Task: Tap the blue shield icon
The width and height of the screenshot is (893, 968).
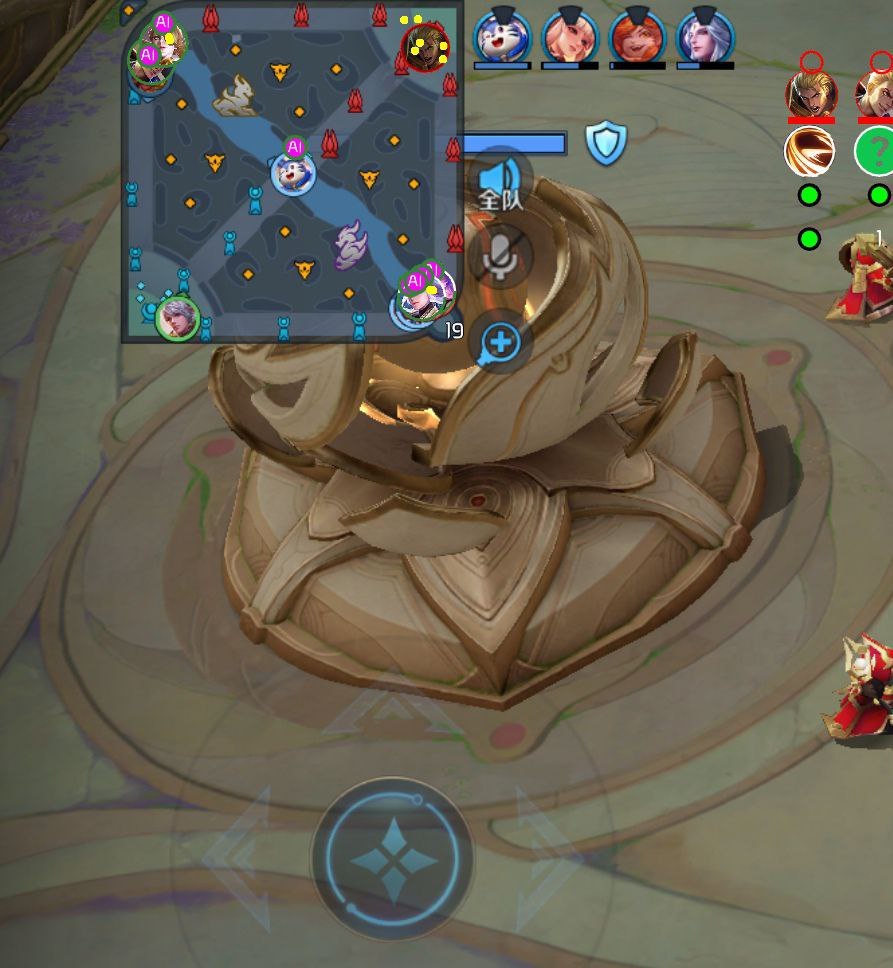Action: [605, 143]
